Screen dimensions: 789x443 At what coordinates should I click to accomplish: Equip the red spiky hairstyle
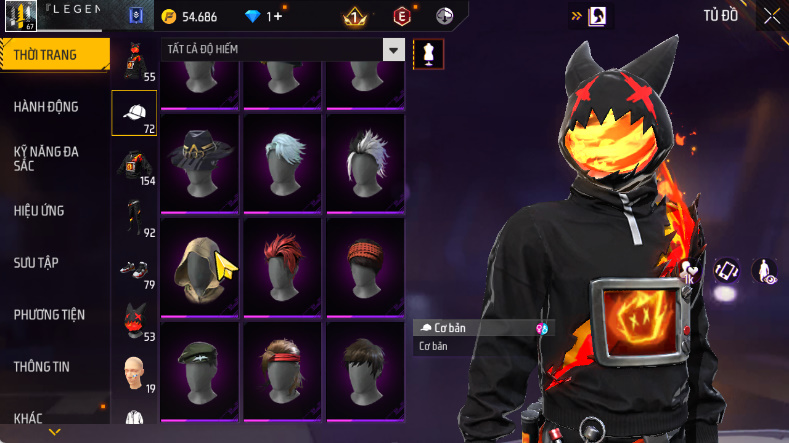click(283, 266)
